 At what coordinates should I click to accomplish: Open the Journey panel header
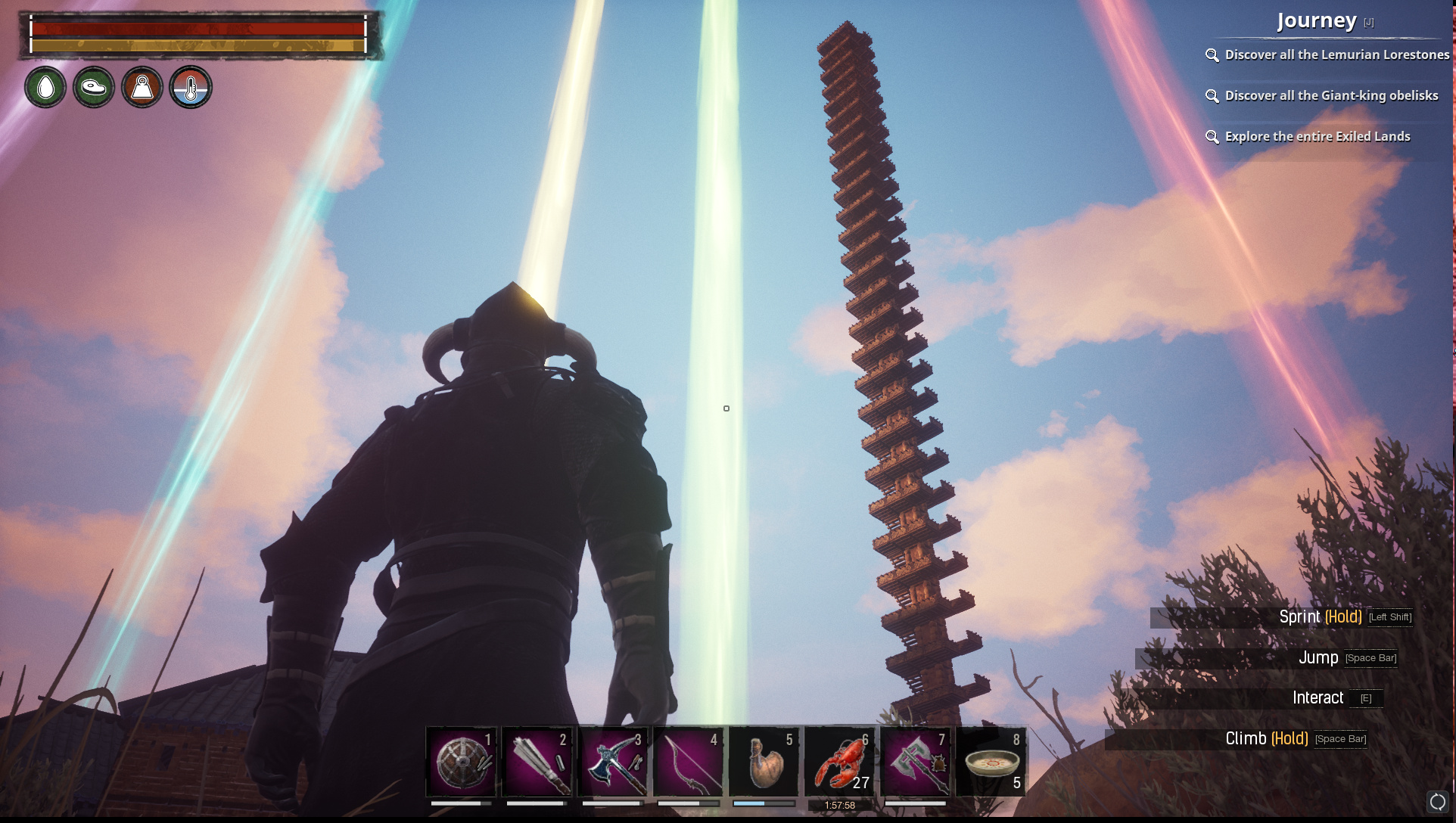tap(1317, 21)
